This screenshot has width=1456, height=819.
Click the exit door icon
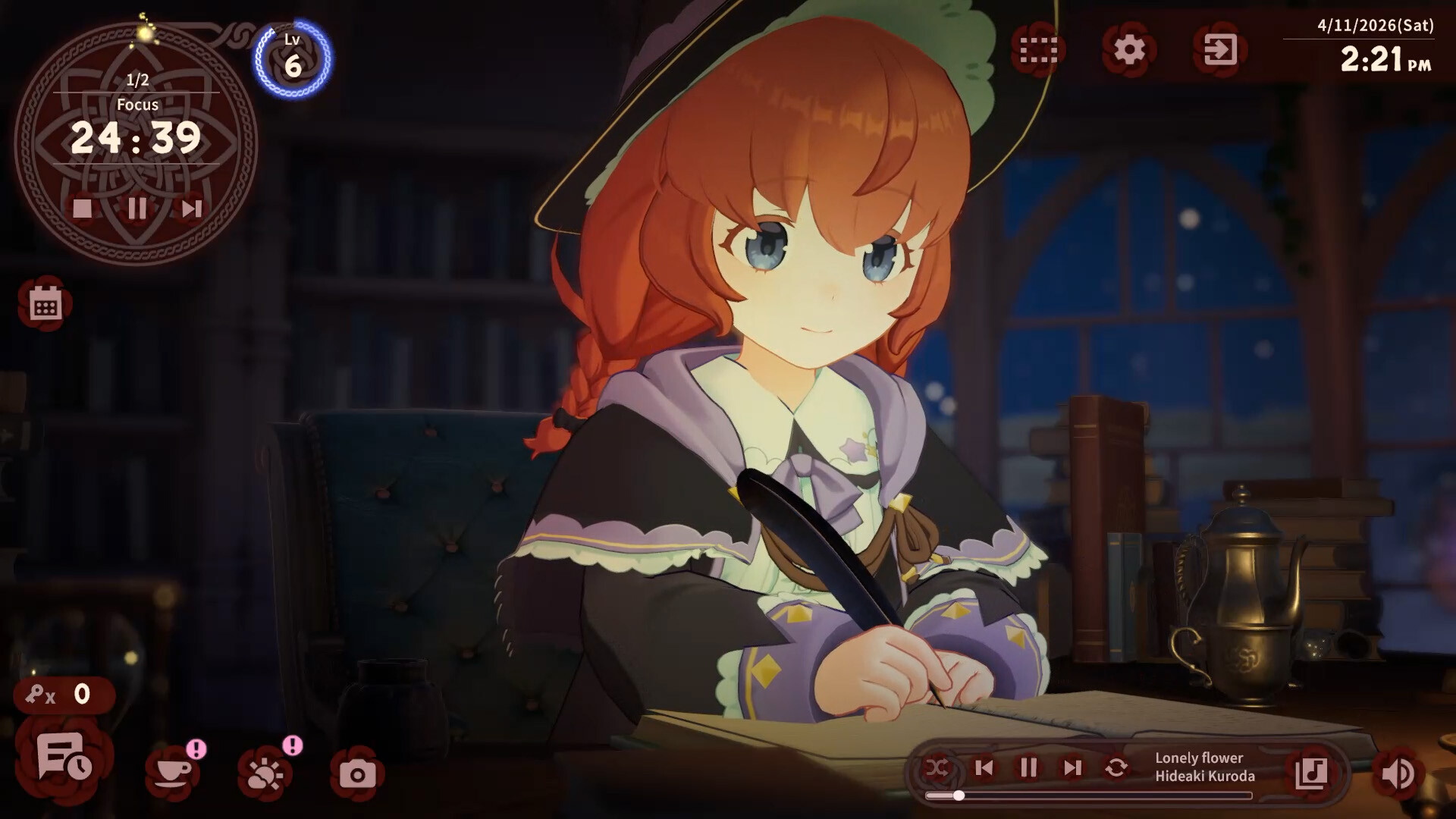click(x=1219, y=50)
